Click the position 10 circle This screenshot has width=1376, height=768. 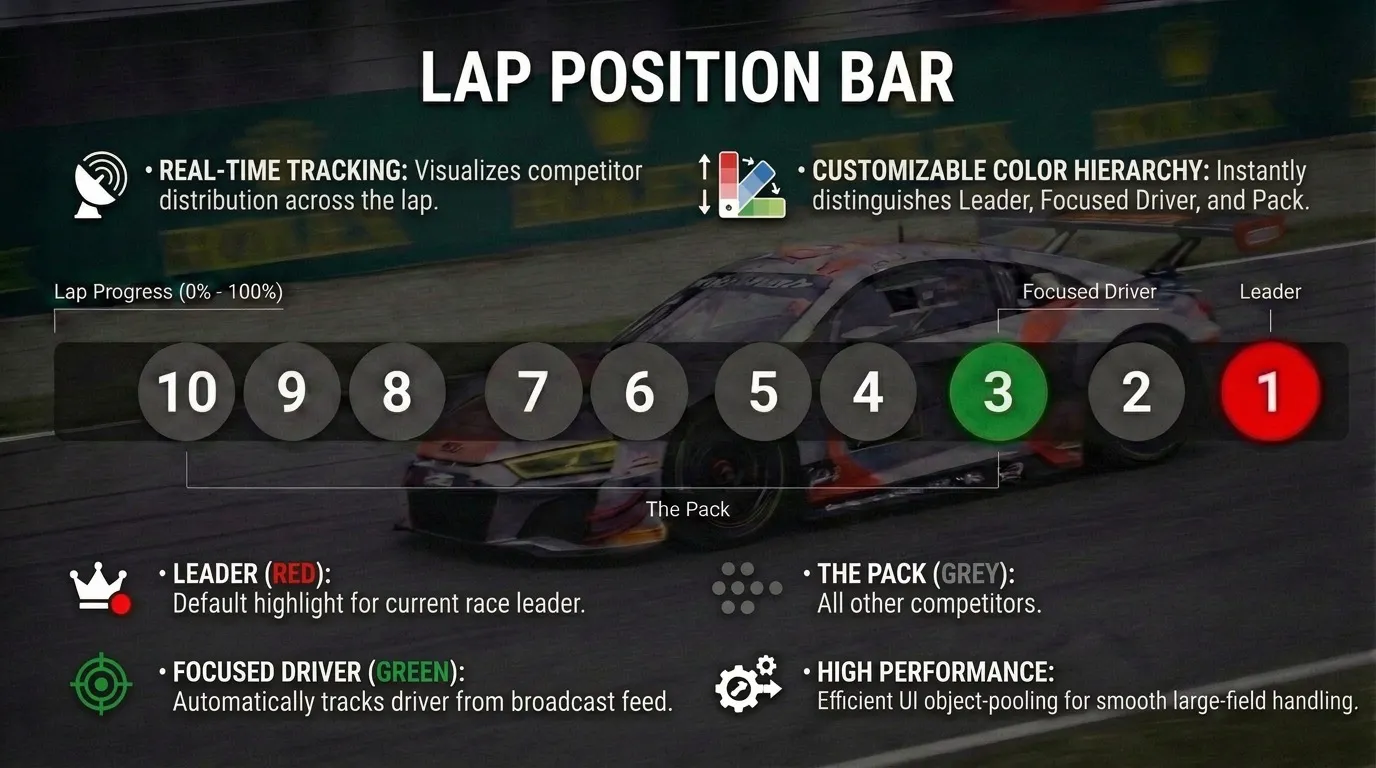(x=186, y=392)
